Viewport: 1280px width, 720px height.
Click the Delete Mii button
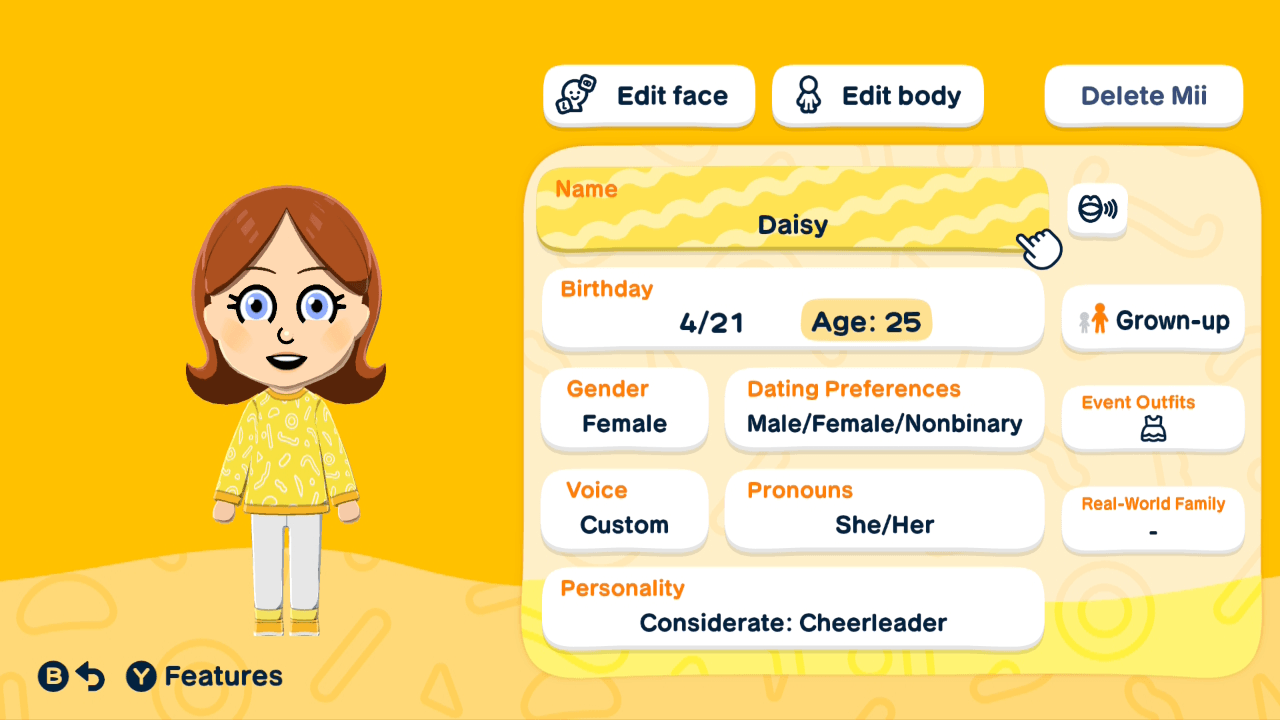(x=1143, y=94)
